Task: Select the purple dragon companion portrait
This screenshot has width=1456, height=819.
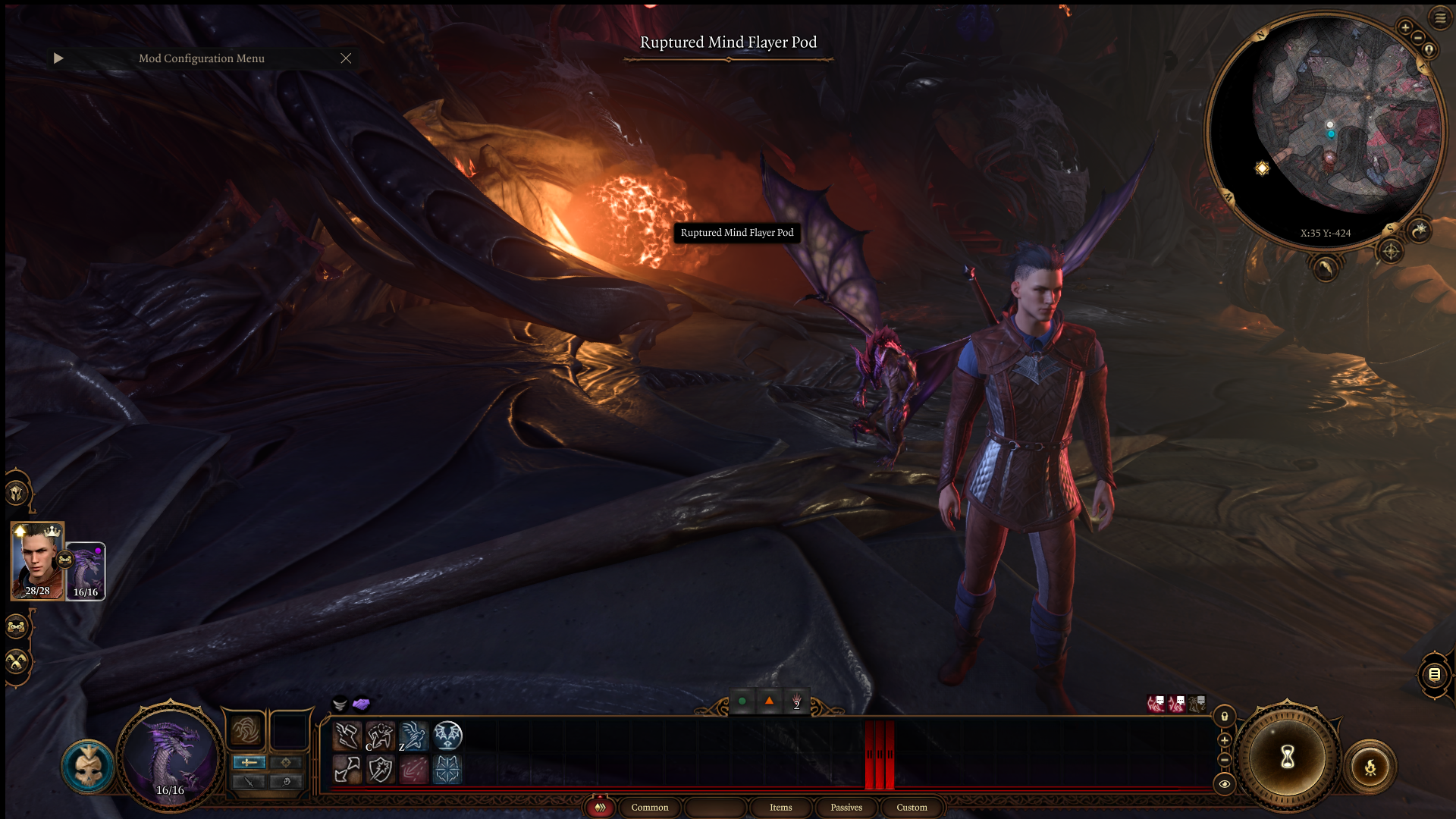Action: point(86,571)
